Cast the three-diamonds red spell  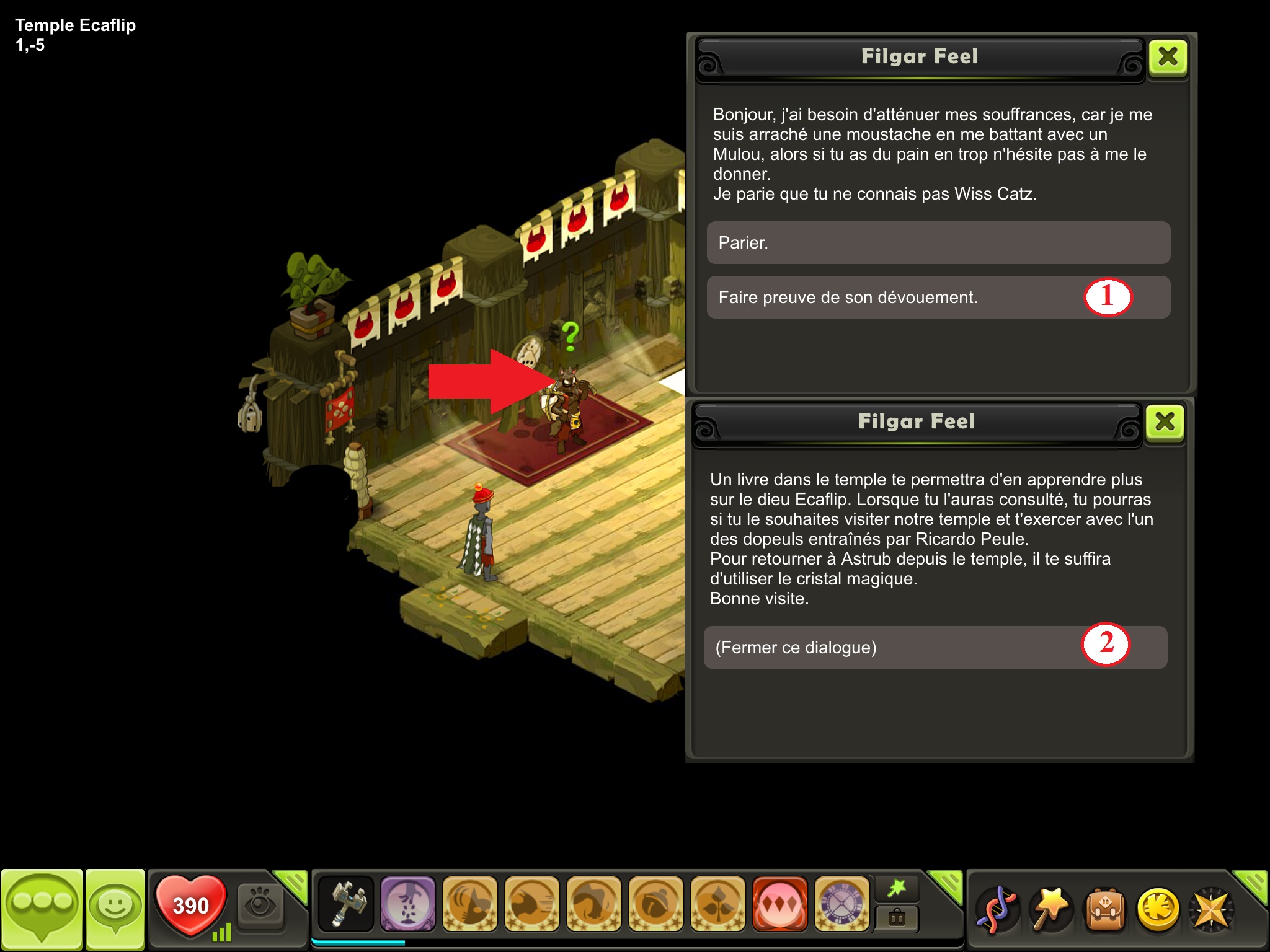779,904
